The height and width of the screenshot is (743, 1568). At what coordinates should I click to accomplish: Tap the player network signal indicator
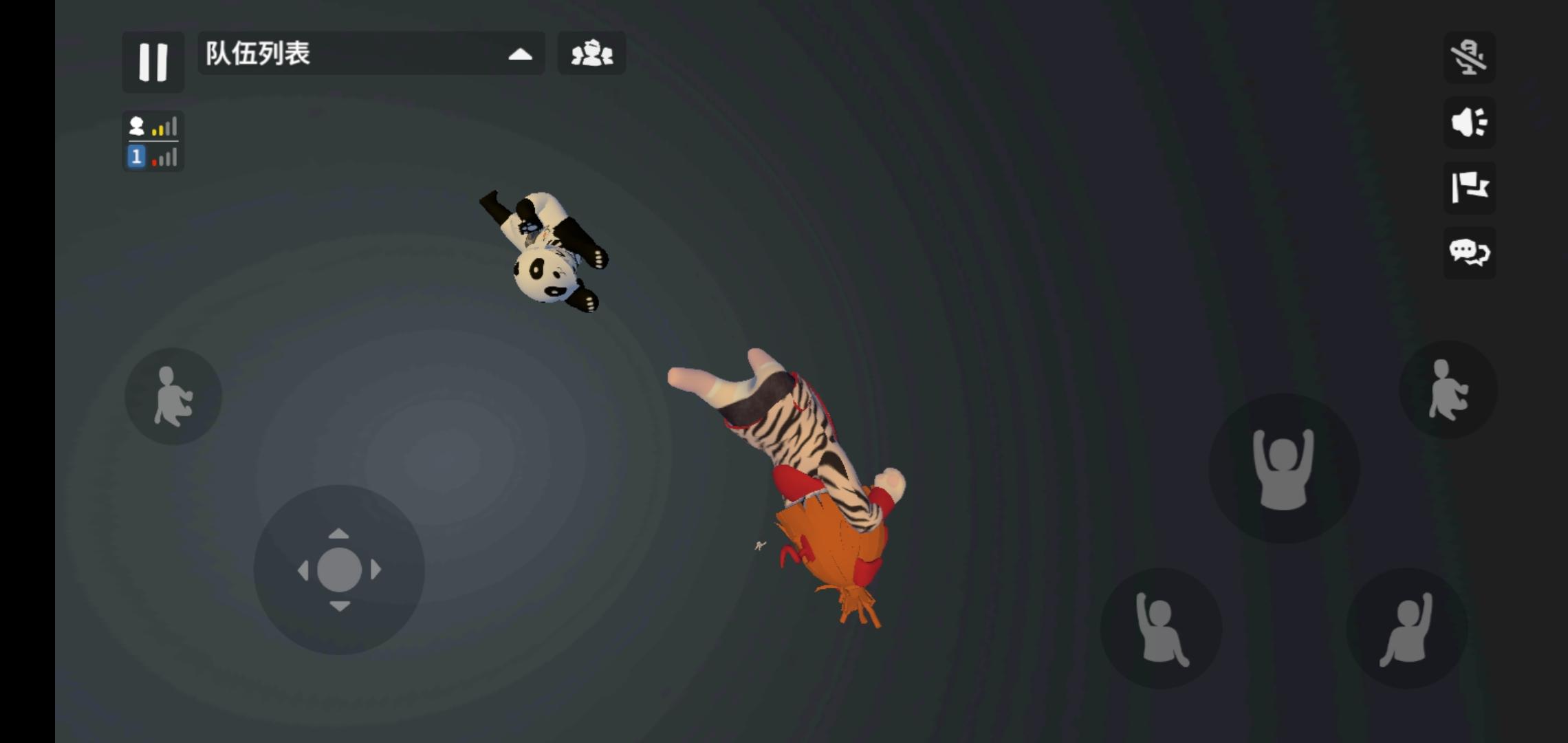(x=153, y=126)
